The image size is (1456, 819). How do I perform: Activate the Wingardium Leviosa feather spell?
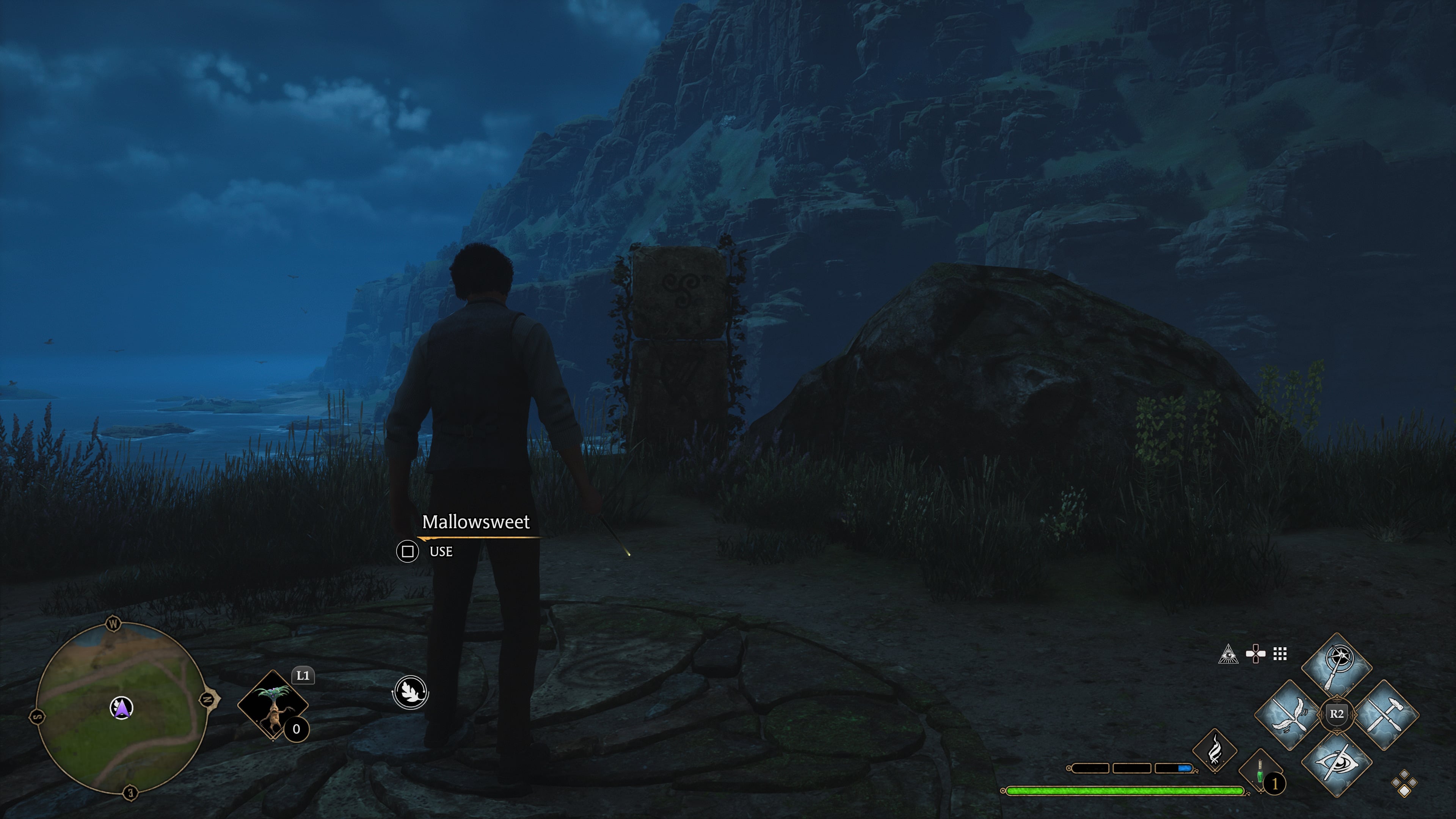tap(1289, 715)
